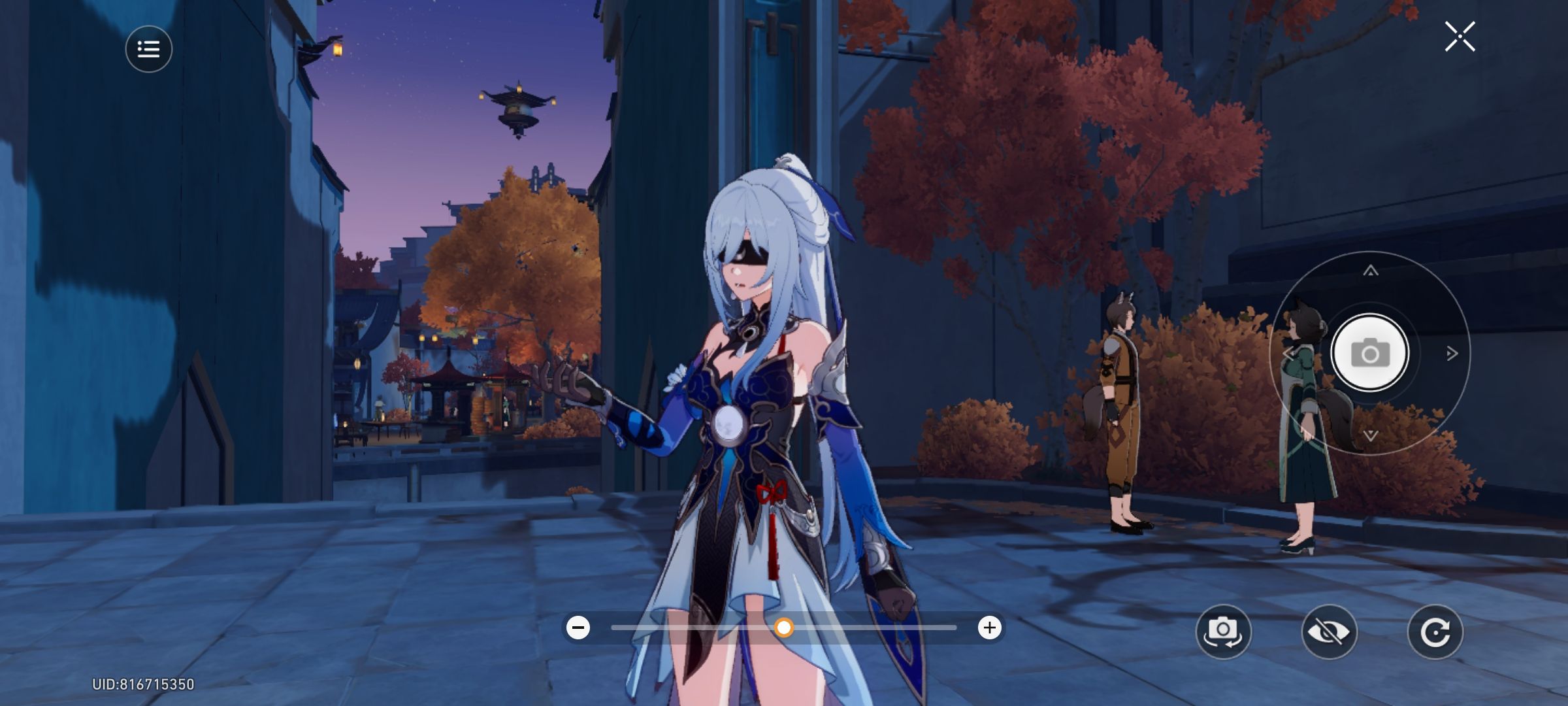Exit photo mode with the X button
The height and width of the screenshot is (706, 1568).
point(1460,37)
